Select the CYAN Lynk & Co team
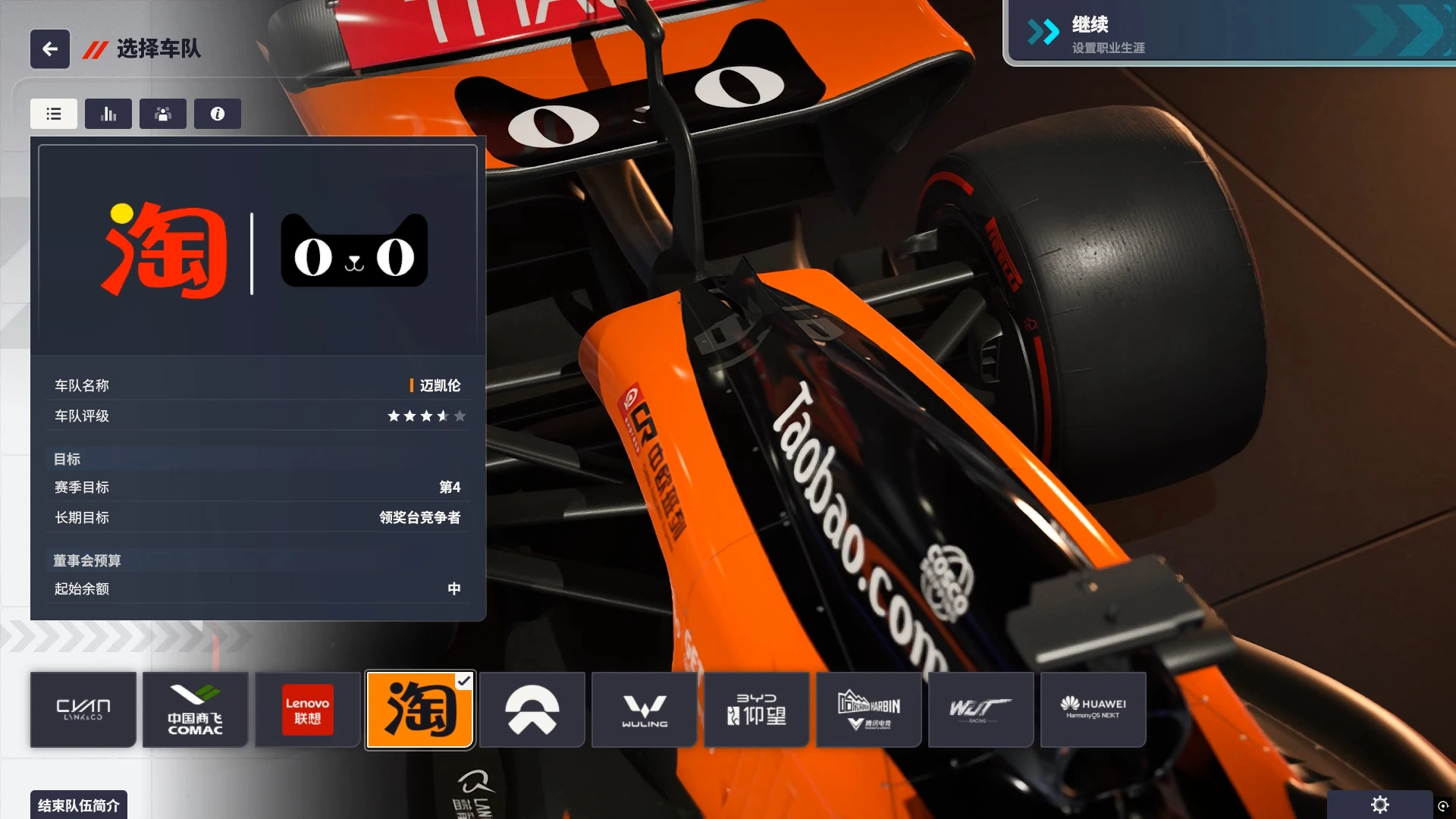This screenshot has height=819, width=1456. (x=83, y=710)
